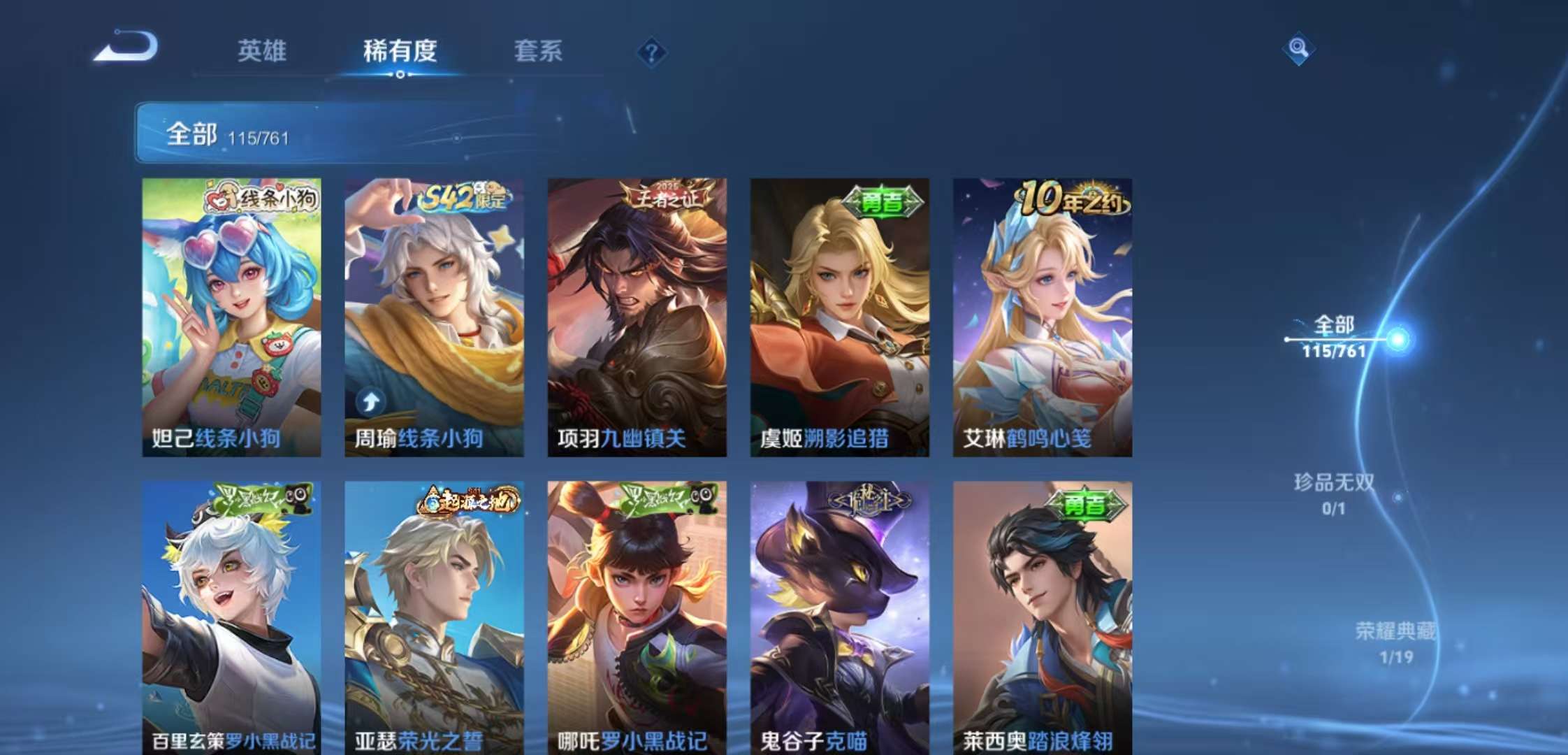Open the help question mark icon
Image resolution: width=1568 pixels, height=755 pixels.
point(650,52)
